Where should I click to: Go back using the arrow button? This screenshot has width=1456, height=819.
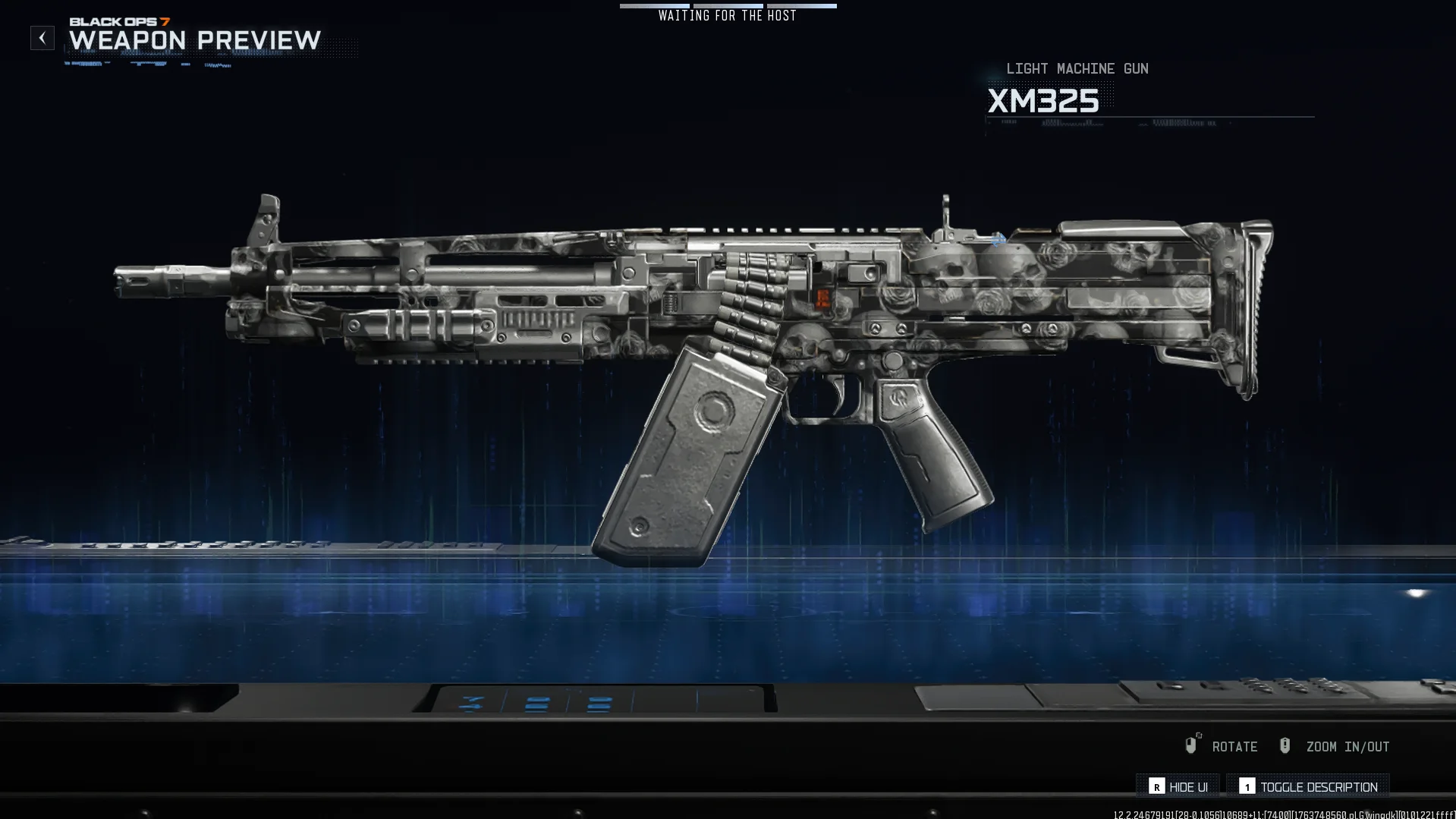42,38
